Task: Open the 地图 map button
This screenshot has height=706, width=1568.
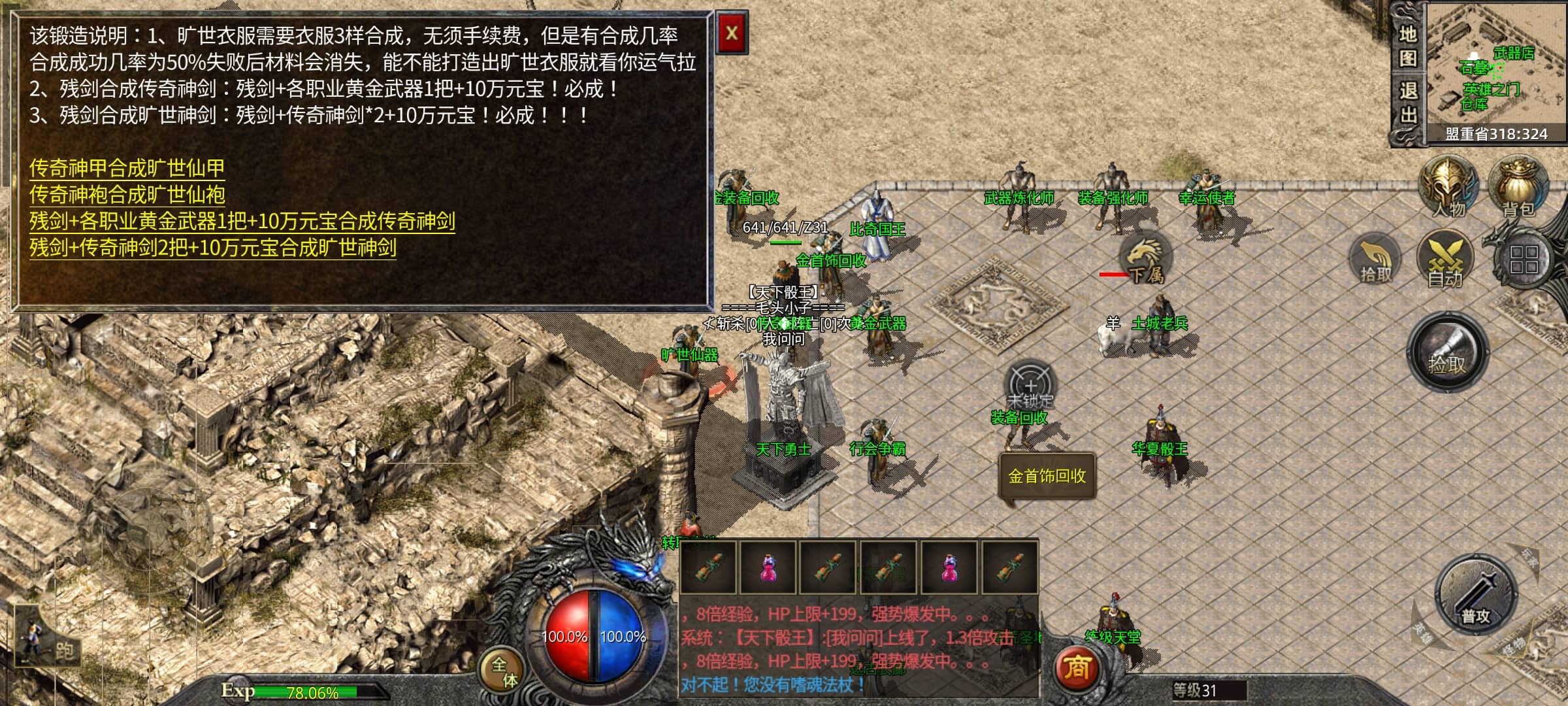Action: pos(1407,46)
